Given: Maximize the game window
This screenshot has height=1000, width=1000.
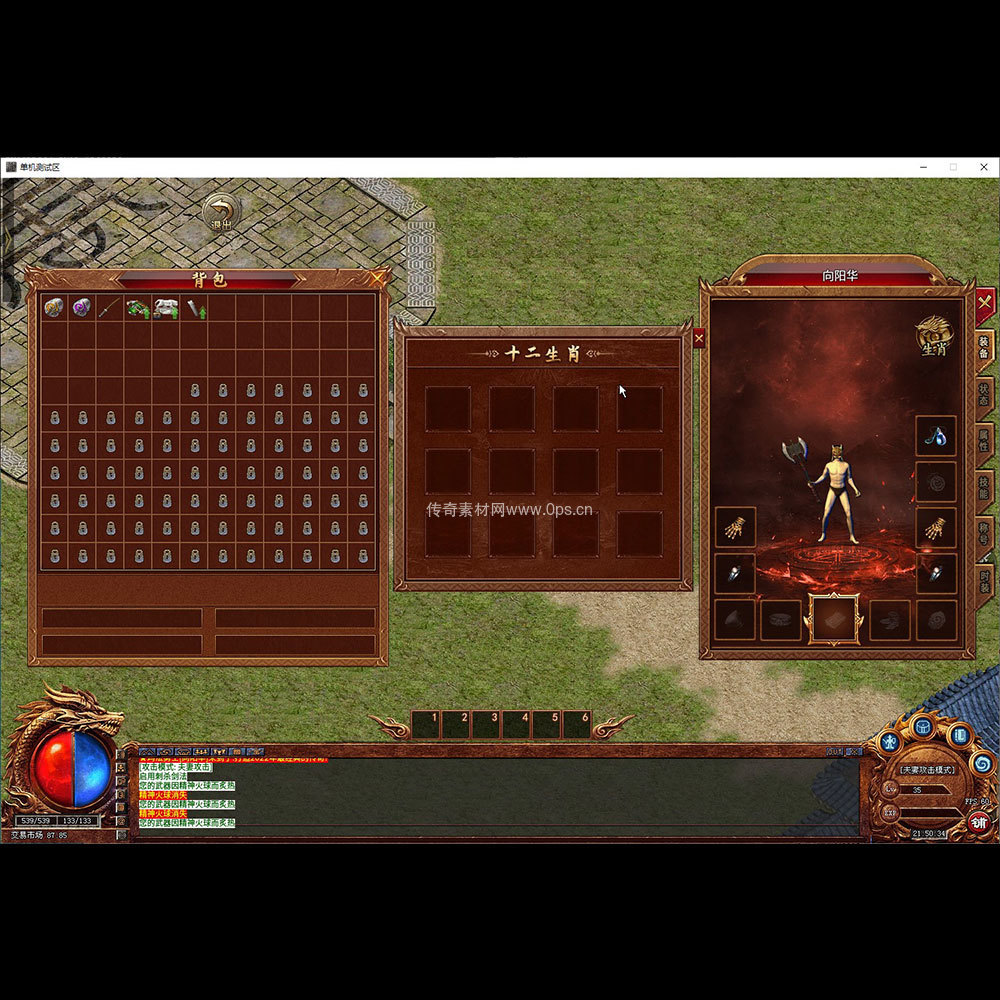Looking at the screenshot, I should pyautogui.click(x=953, y=167).
